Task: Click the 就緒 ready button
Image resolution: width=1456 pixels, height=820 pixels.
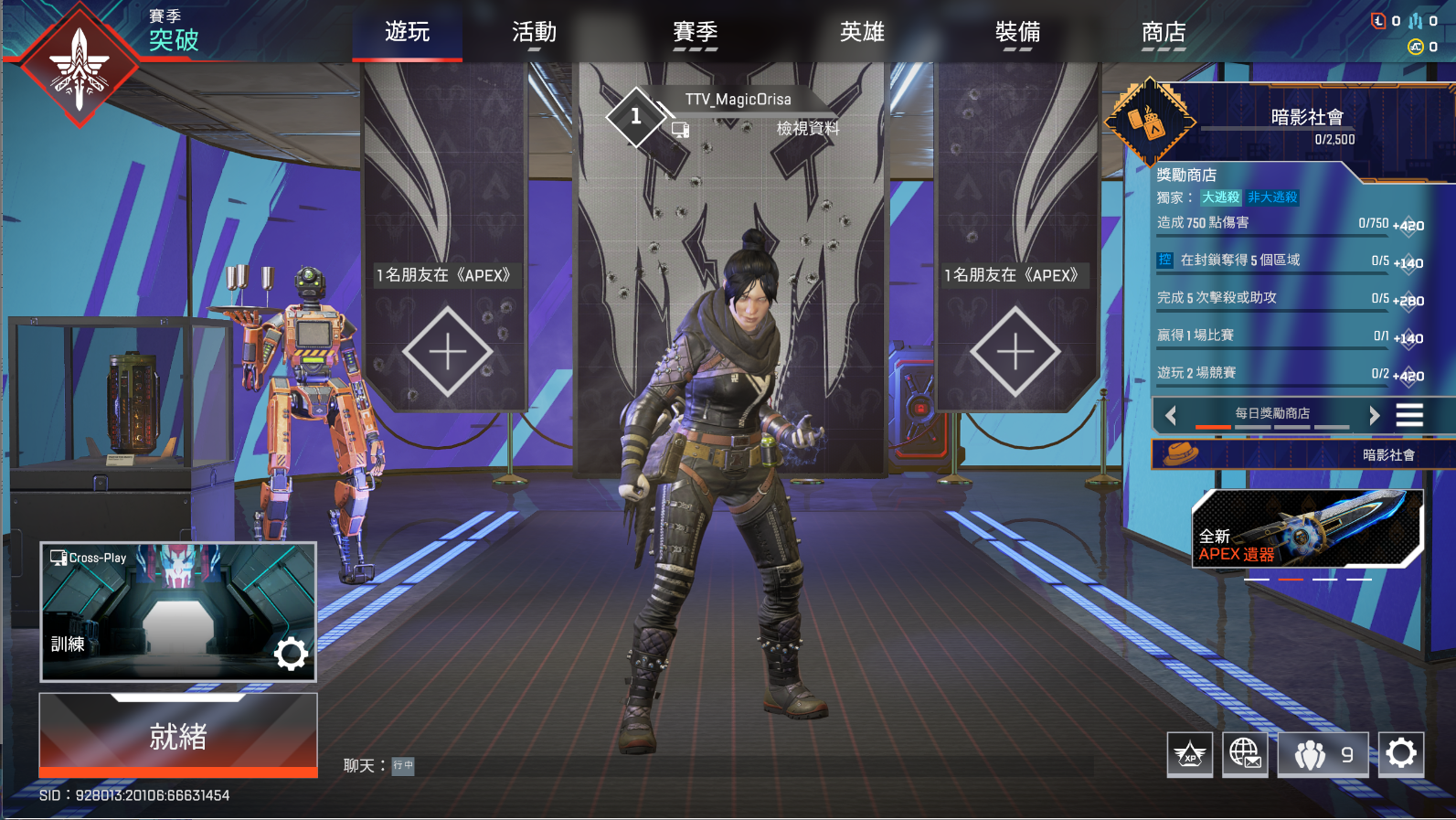Action: [178, 736]
